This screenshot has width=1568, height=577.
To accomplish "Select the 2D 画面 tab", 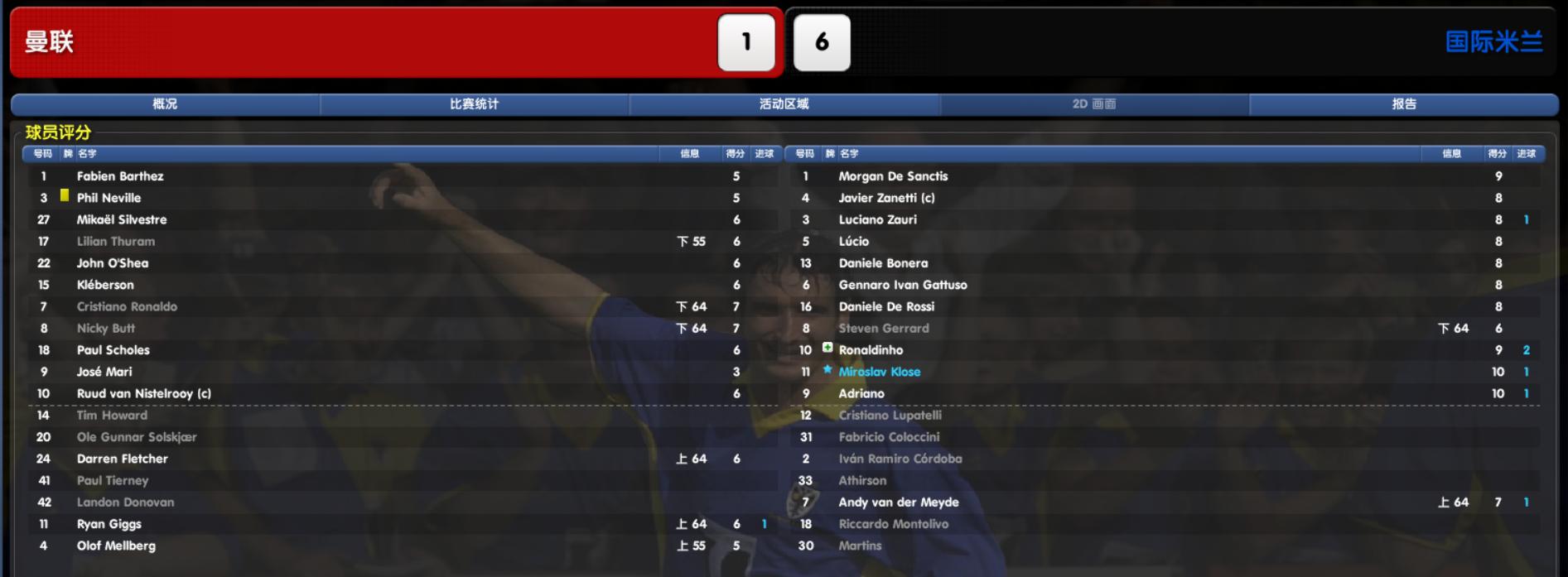I will click(x=1093, y=104).
